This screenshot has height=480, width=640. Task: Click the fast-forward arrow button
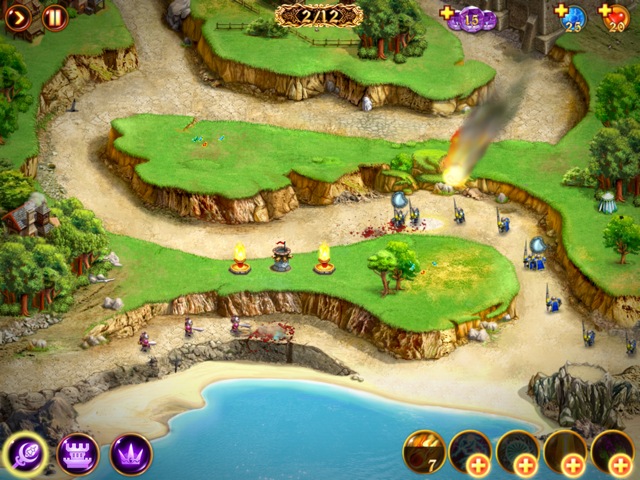tap(18, 16)
